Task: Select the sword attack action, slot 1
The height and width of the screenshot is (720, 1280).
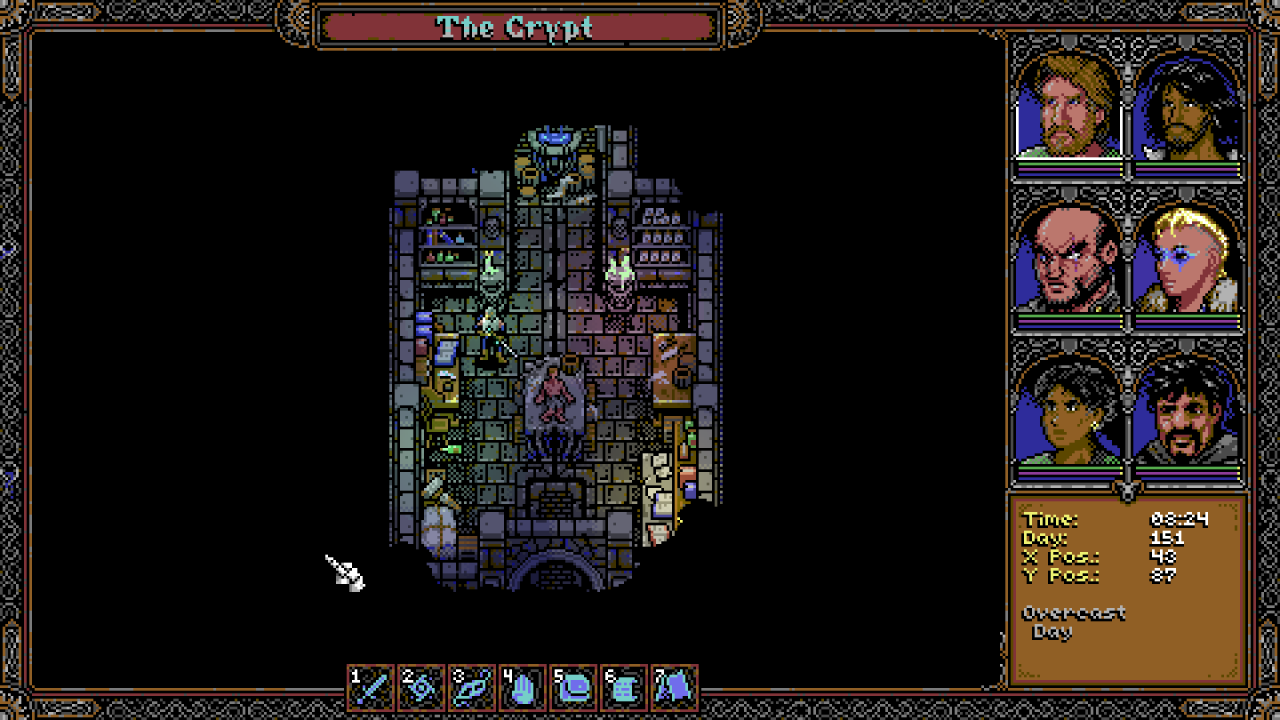Action: click(371, 687)
